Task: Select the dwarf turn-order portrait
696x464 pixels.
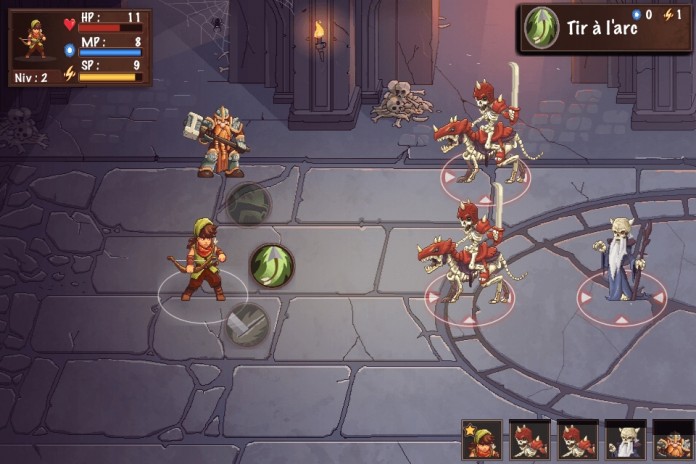Action: click(672, 440)
